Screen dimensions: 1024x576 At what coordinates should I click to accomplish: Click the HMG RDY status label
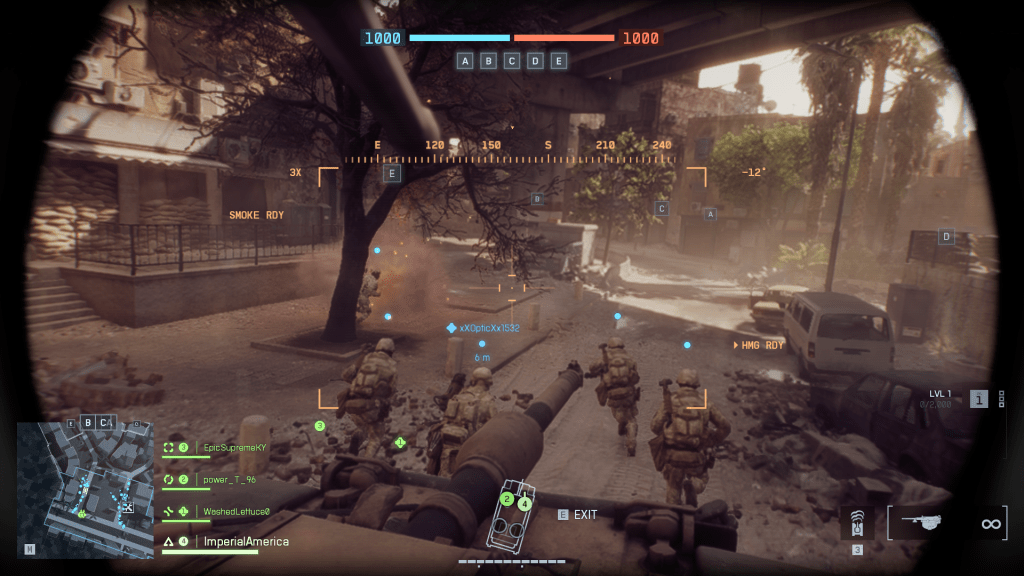762,345
